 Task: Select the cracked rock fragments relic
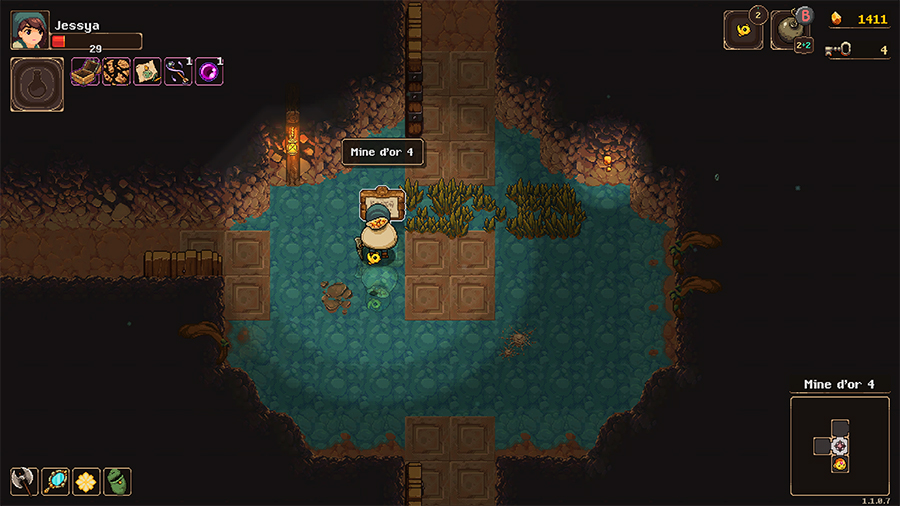point(116,71)
